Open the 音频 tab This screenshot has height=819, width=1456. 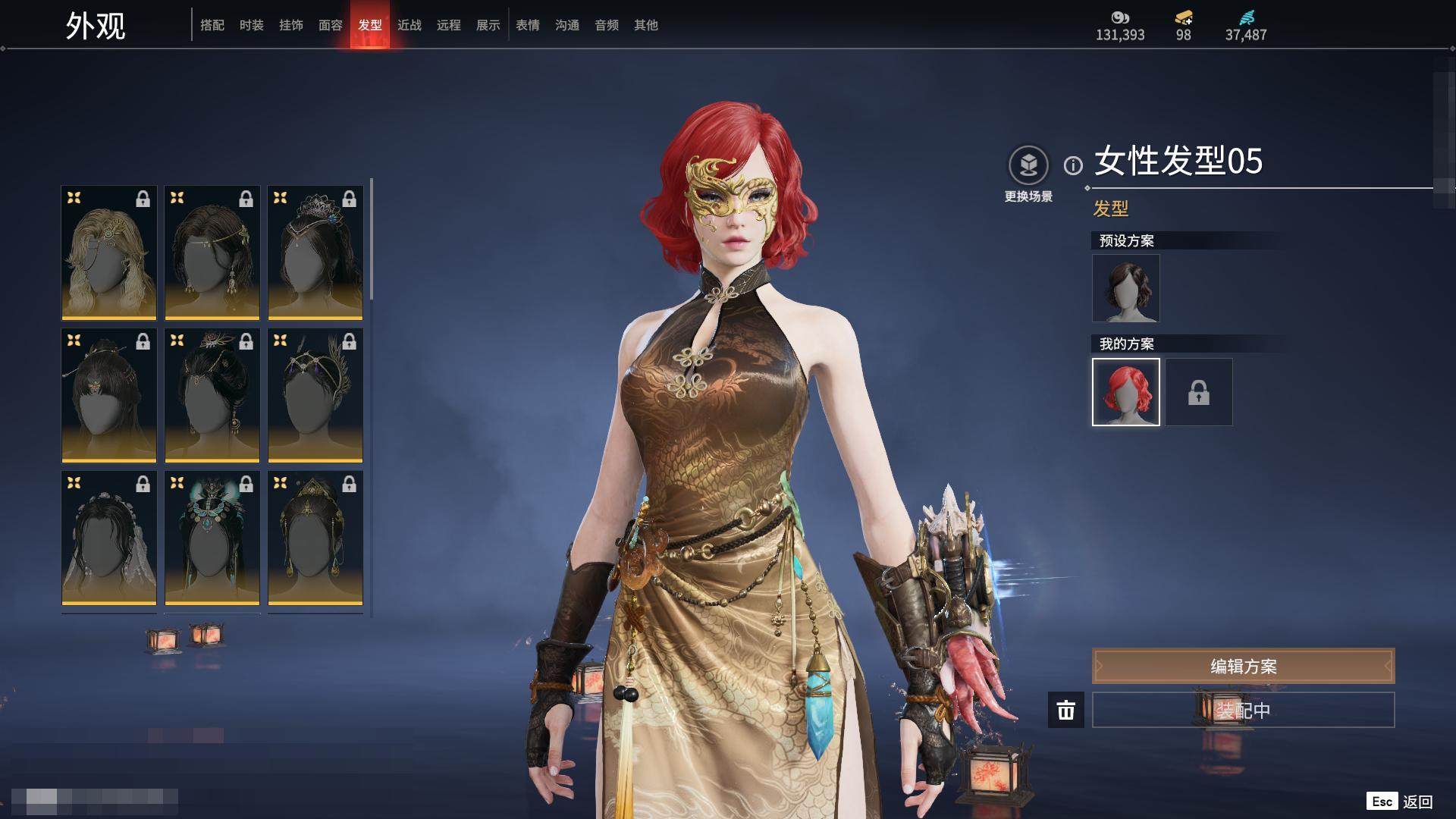point(607,25)
